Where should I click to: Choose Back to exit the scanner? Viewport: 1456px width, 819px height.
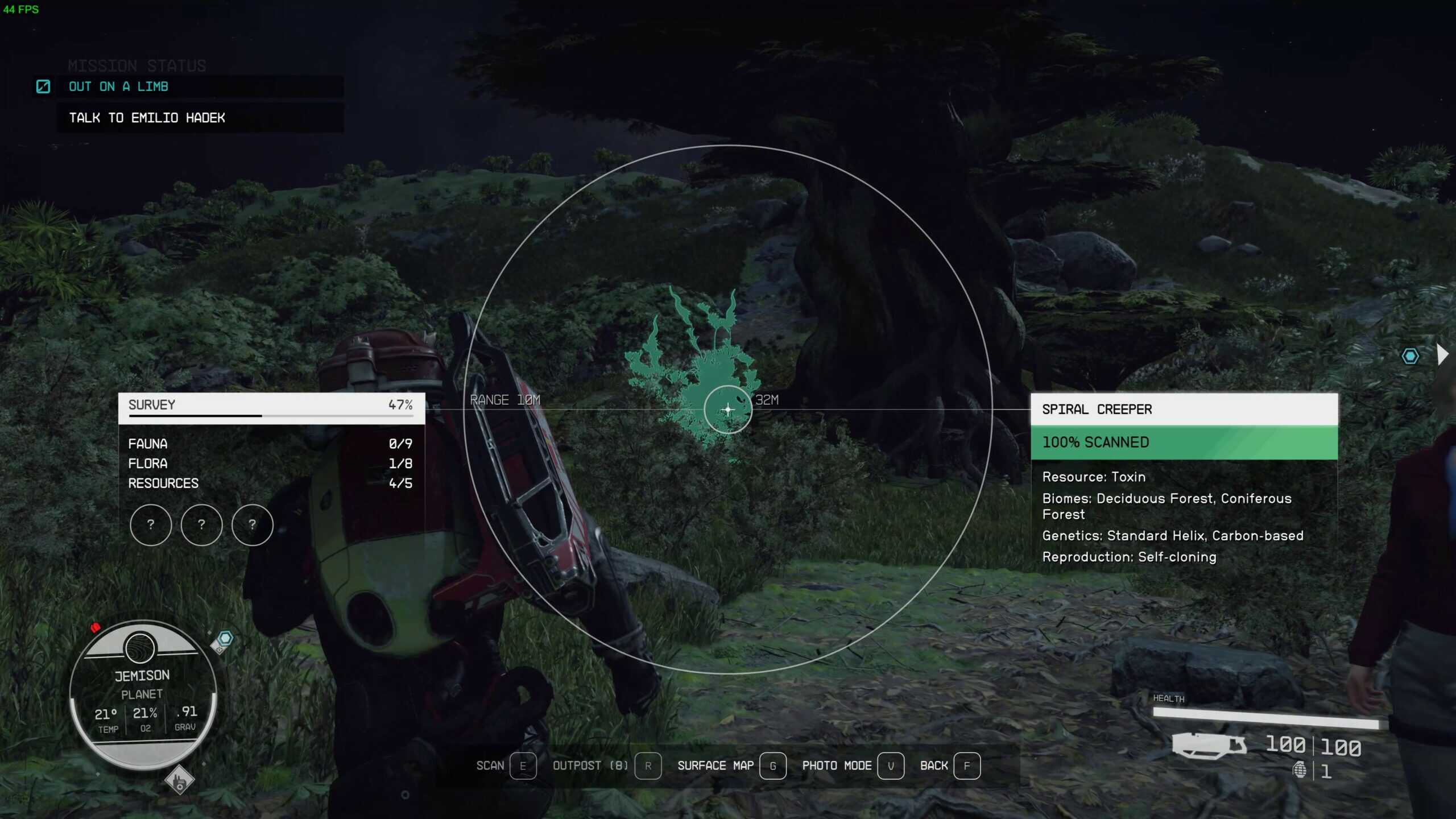(x=934, y=766)
